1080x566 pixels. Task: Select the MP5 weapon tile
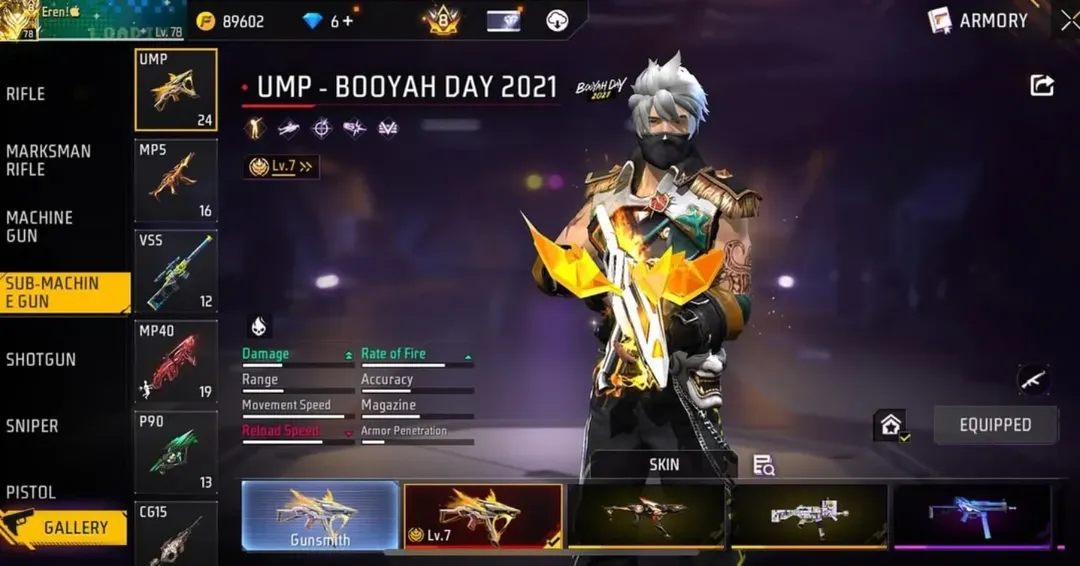point(176,180)
